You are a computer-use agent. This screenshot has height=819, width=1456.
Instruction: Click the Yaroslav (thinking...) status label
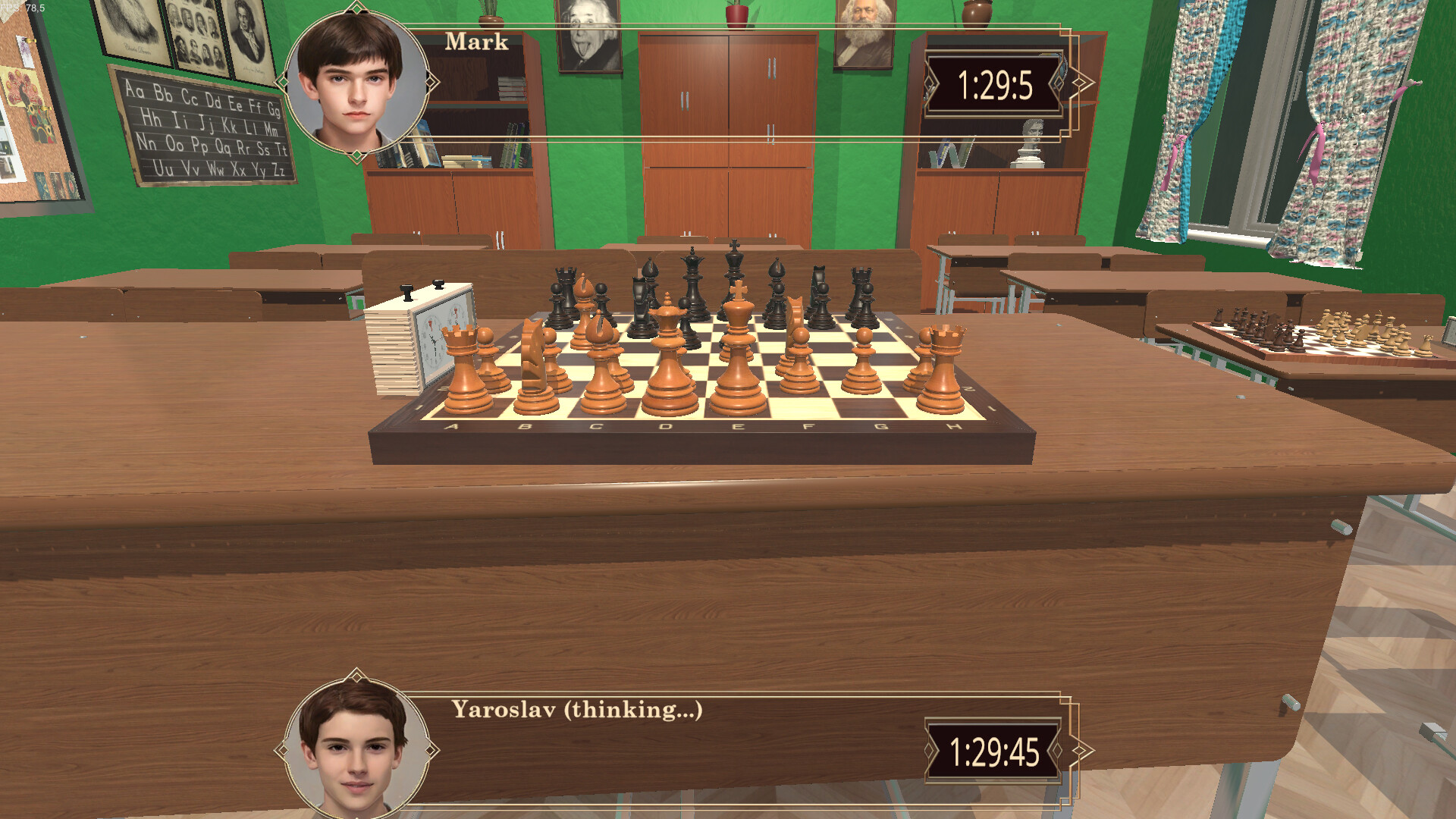click(x=576, y=711)
